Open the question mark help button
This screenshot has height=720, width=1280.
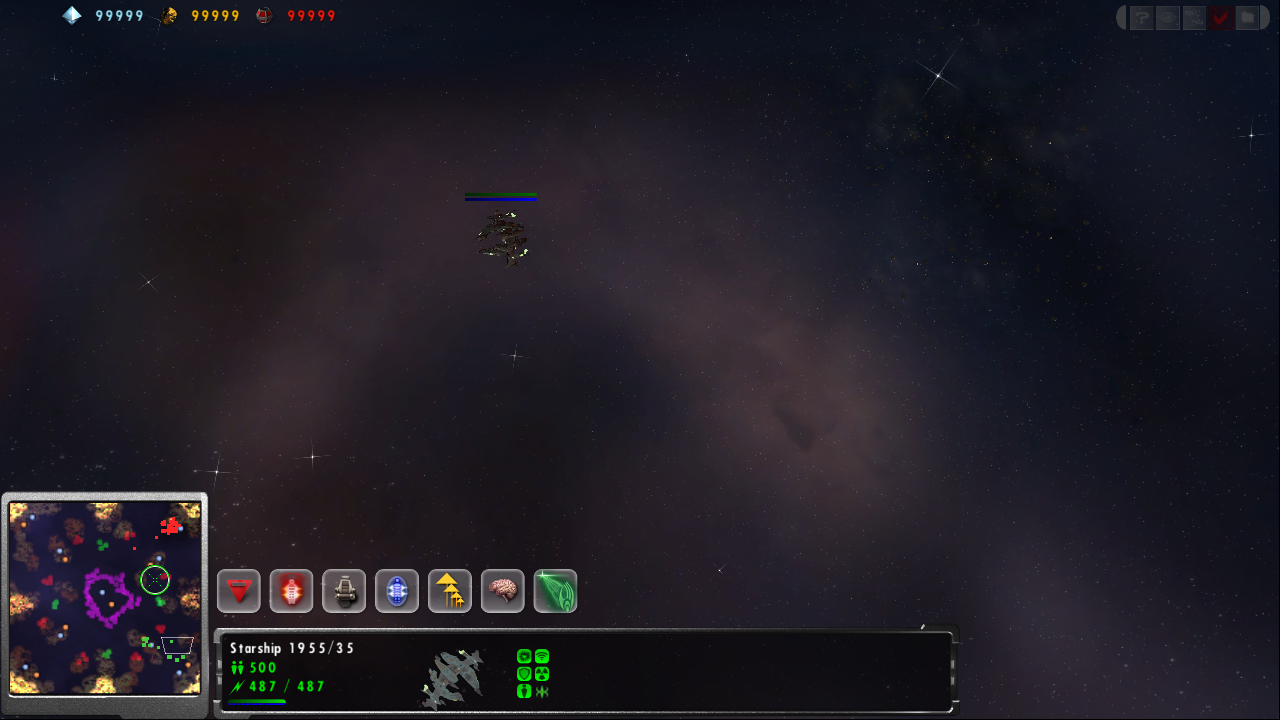[x=1141, y=17]
